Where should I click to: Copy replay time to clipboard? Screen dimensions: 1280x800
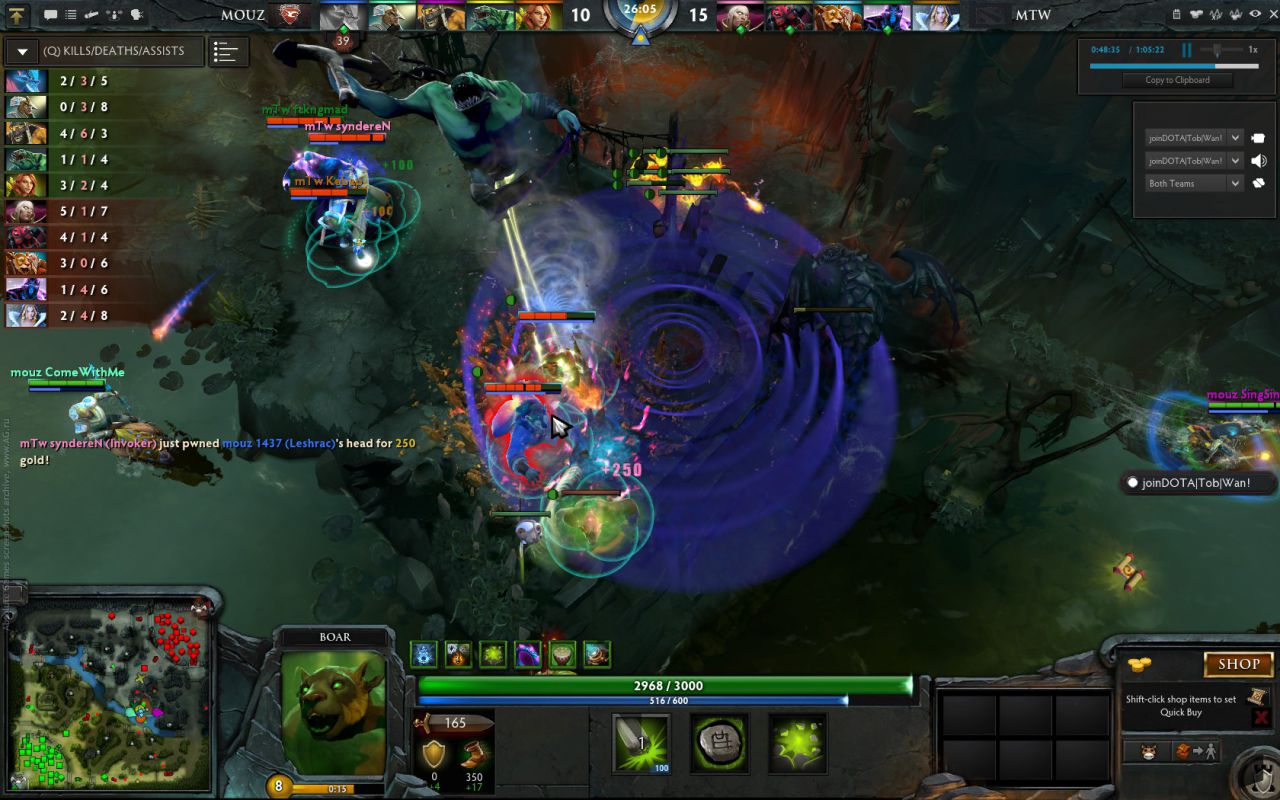(x=1177, y=80)
